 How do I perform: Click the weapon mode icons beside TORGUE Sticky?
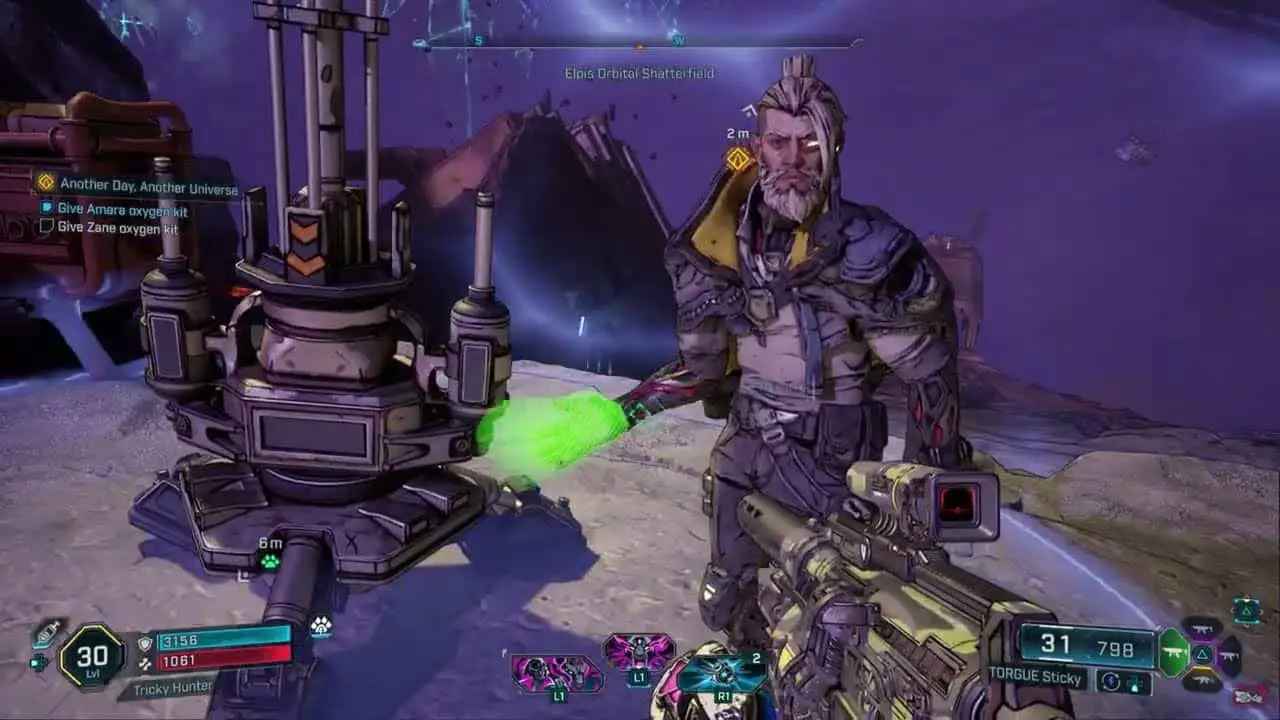click(1123, 681)
